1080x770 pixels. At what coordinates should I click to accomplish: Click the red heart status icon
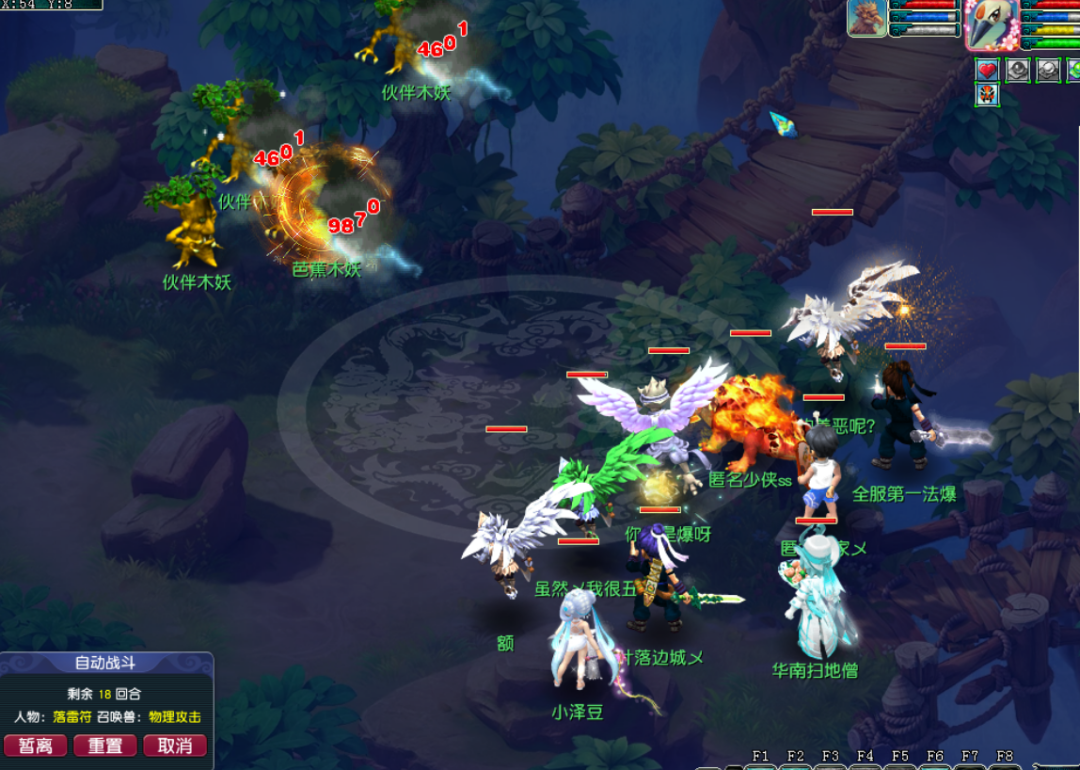click(x=988, y=69)
